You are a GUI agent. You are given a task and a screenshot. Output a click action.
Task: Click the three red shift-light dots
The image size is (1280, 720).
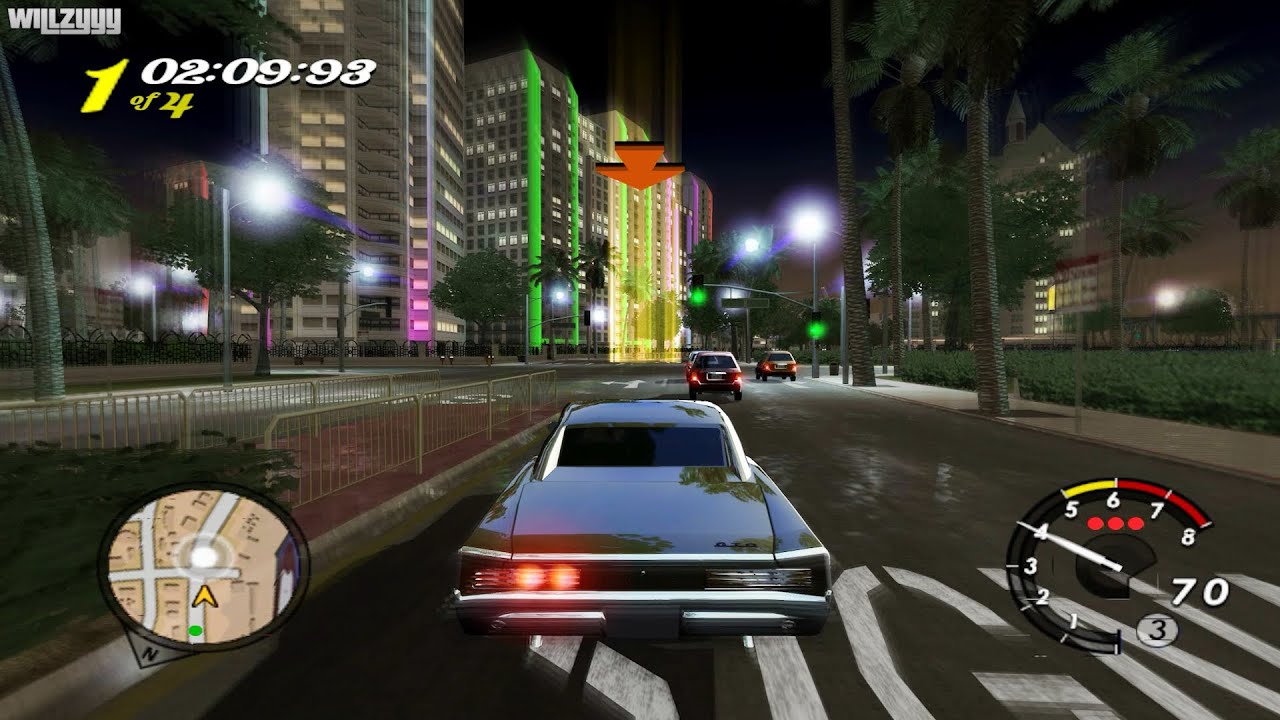tap(1114, 522)
